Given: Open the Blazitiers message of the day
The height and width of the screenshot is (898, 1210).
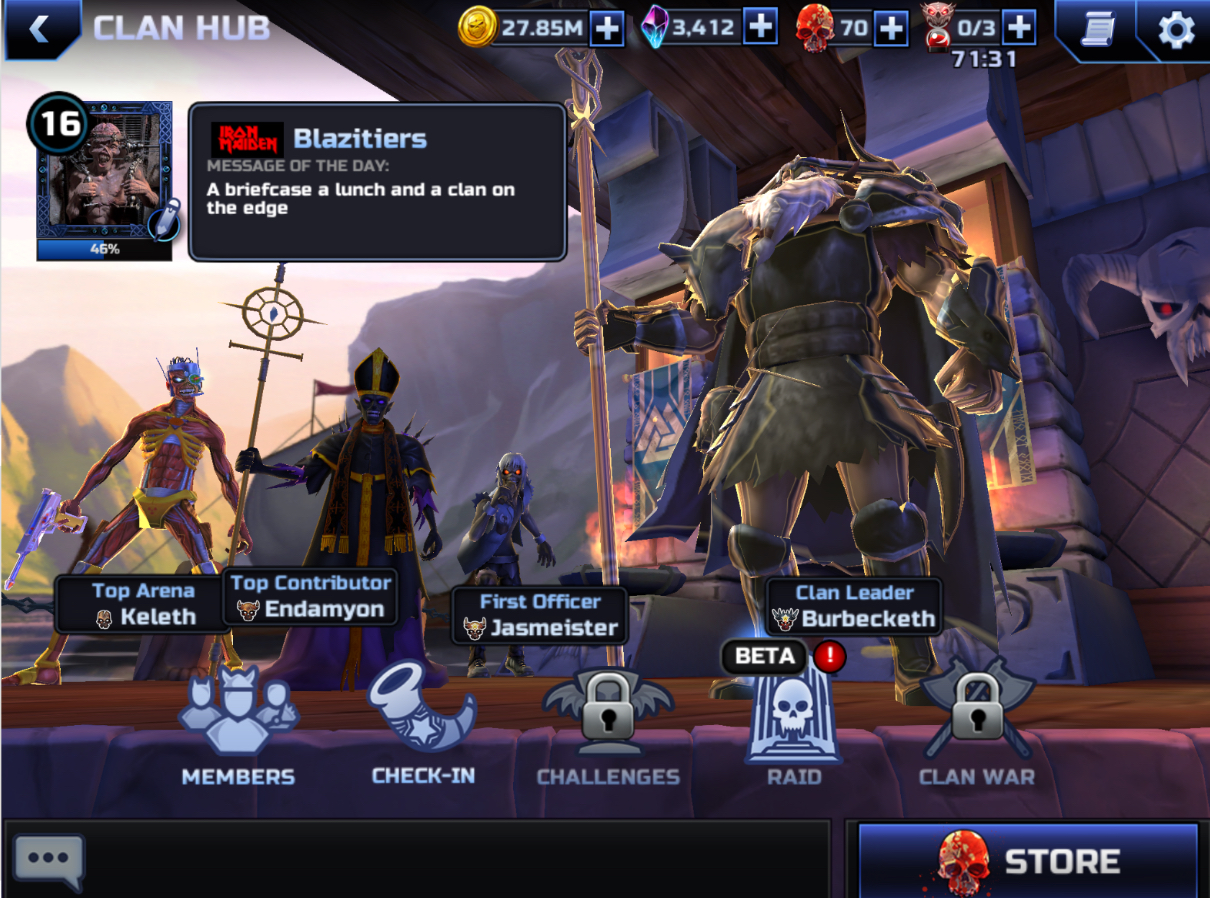Looking at the screenshot, I should click(378, 181).
